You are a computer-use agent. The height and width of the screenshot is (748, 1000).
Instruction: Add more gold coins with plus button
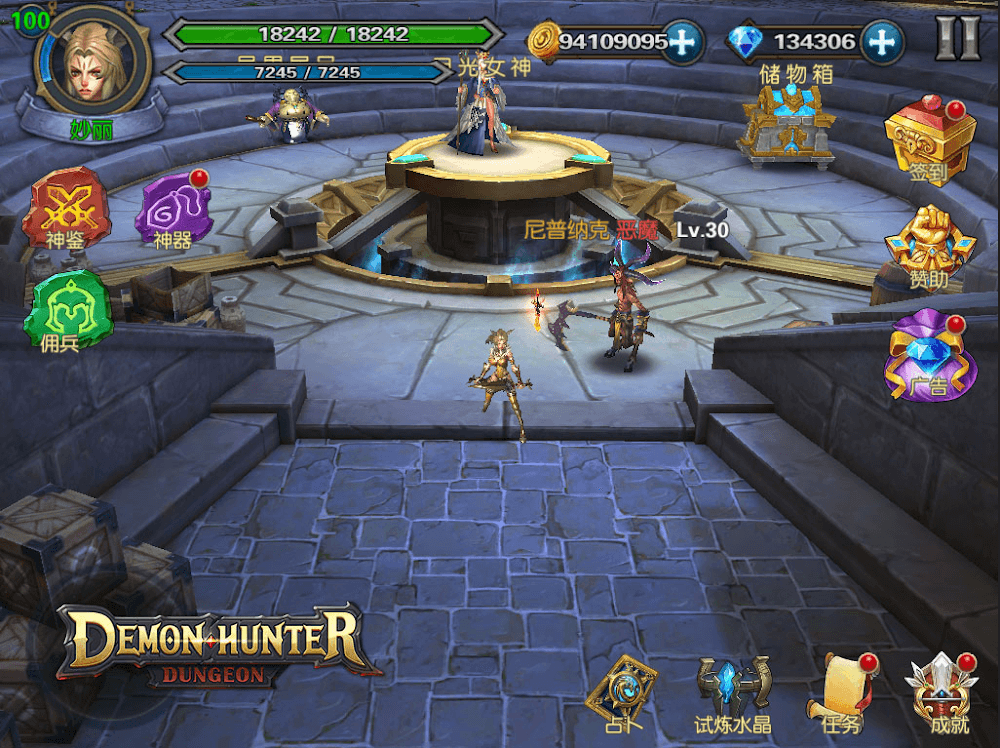(x=682, y=41)
